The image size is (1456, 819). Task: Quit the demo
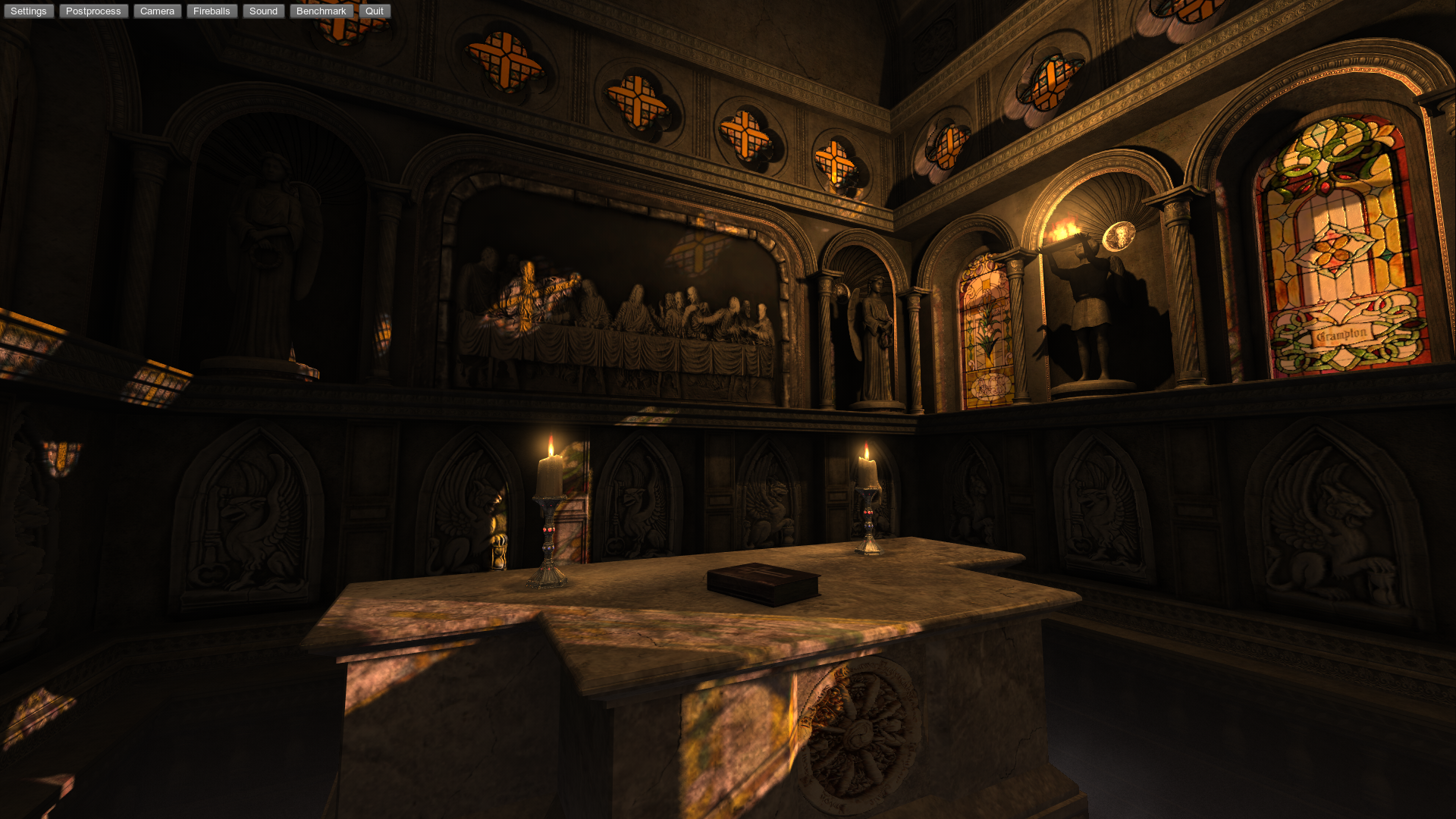click(375, 11)
